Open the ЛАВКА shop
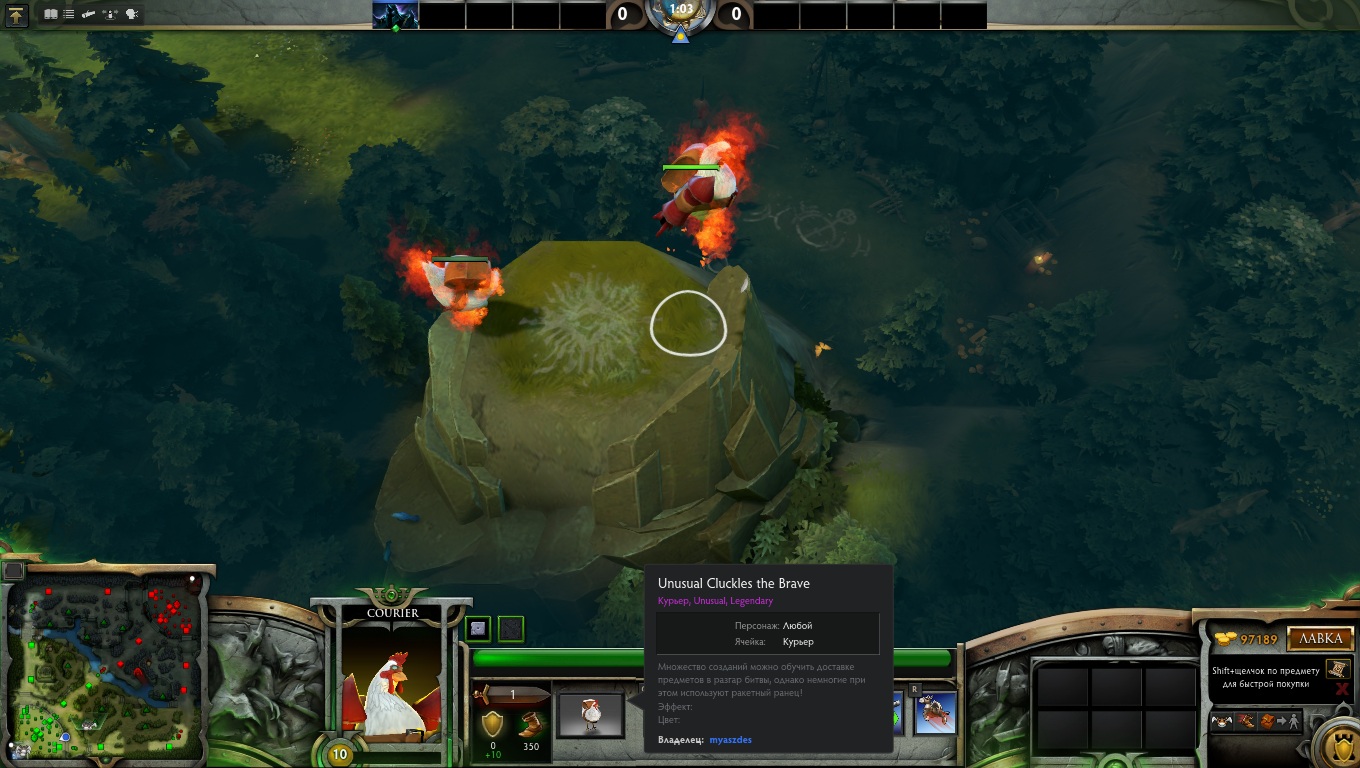 [x=1320, y=639]
